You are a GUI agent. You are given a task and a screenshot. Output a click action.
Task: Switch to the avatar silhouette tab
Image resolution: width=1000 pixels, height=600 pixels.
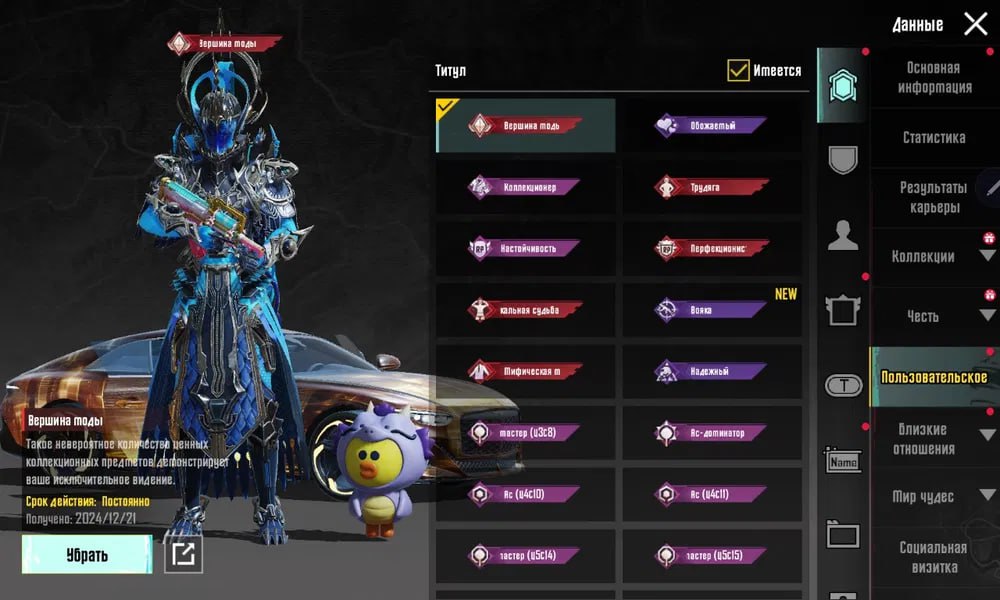click(x=843, y=236)
